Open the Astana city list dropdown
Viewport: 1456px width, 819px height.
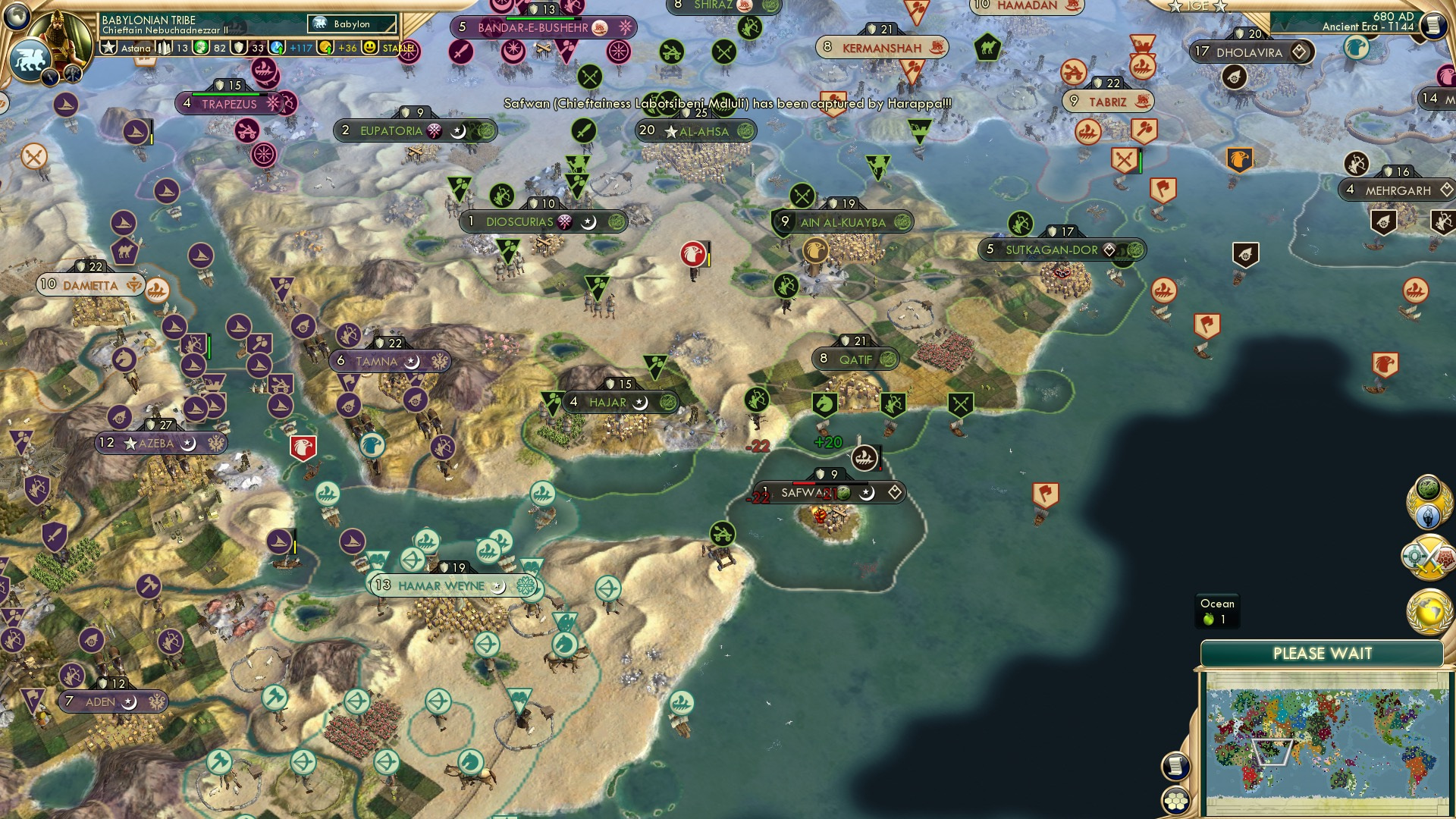click(135, 49)
